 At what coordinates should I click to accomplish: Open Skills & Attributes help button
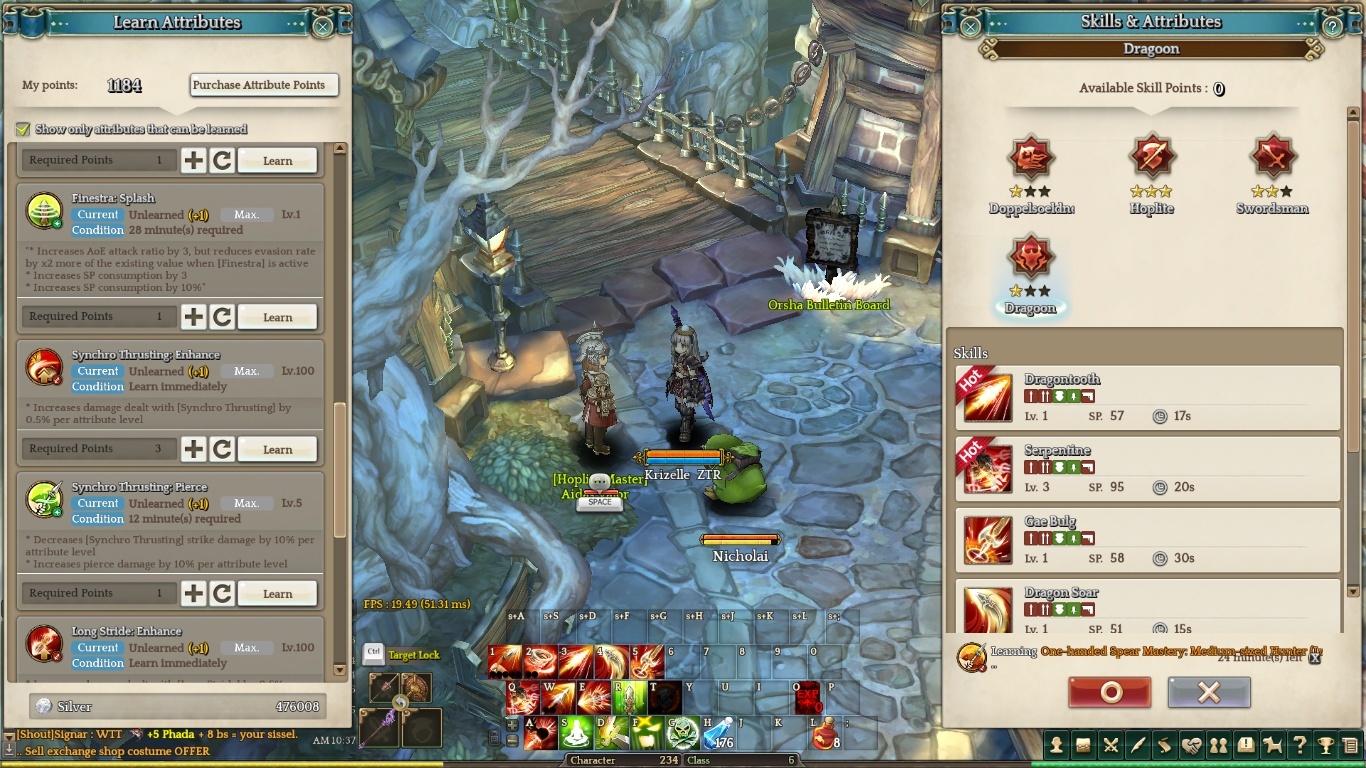pyautogui.click(x=1332, y=26)
